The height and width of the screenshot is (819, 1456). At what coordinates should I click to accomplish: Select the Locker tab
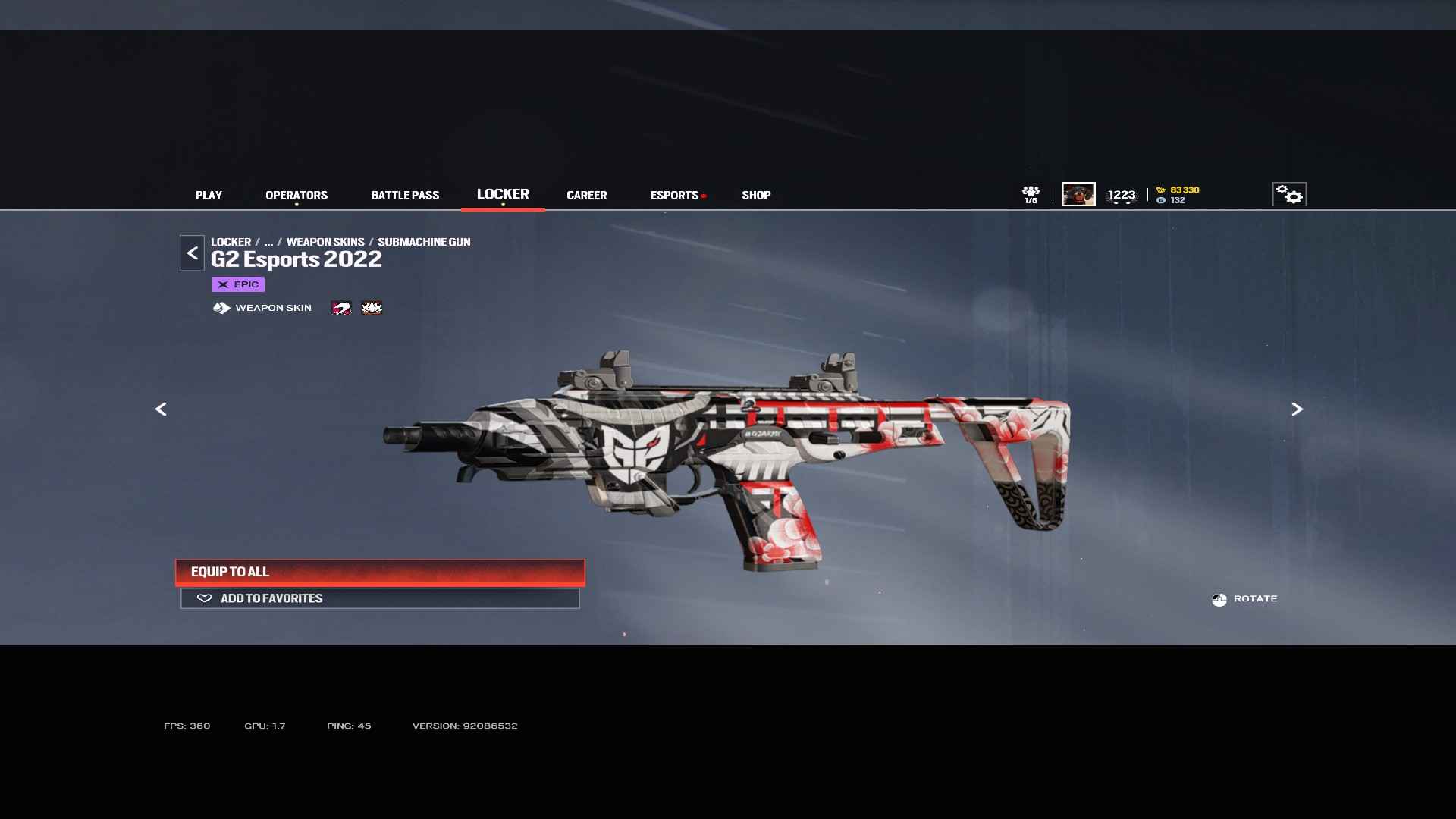(x=503, y=194)
